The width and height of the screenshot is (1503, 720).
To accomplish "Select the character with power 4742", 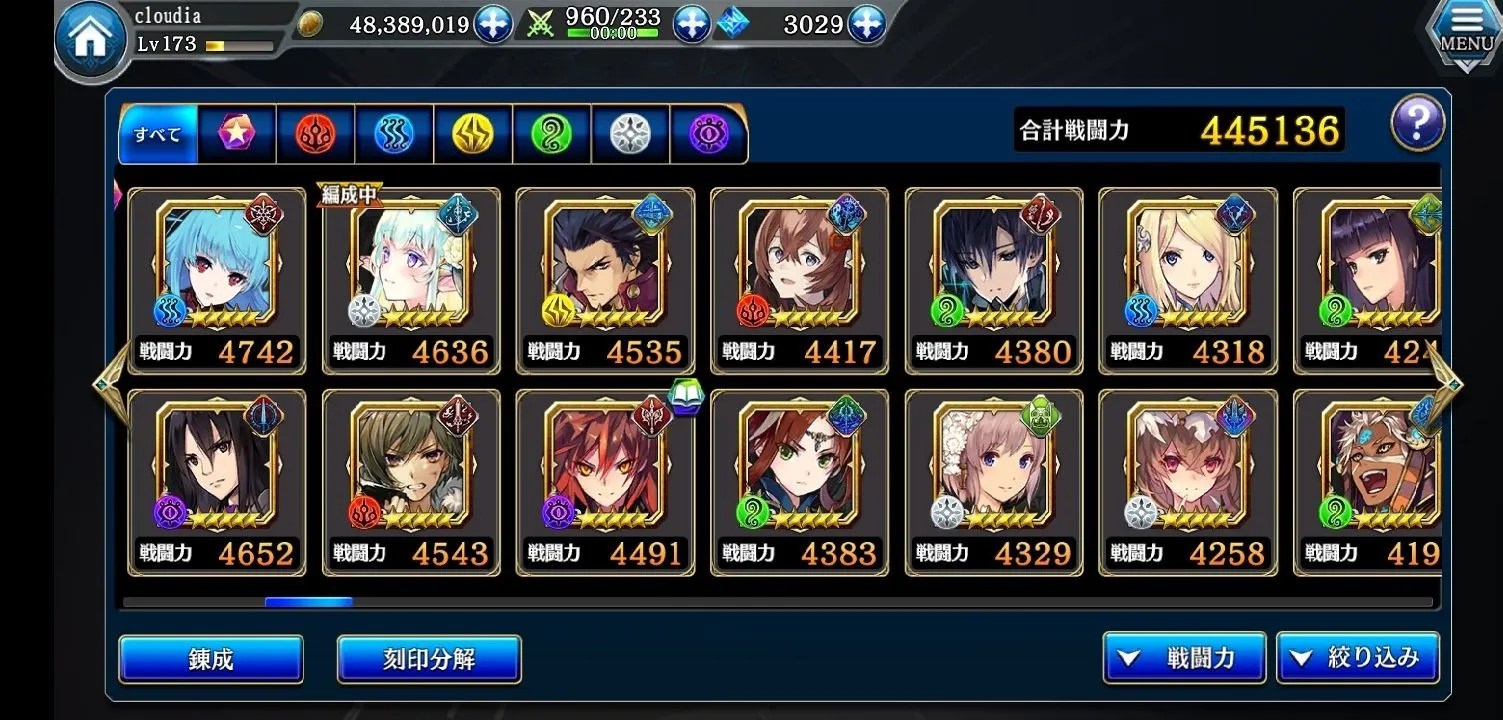I will coord(216,280).
